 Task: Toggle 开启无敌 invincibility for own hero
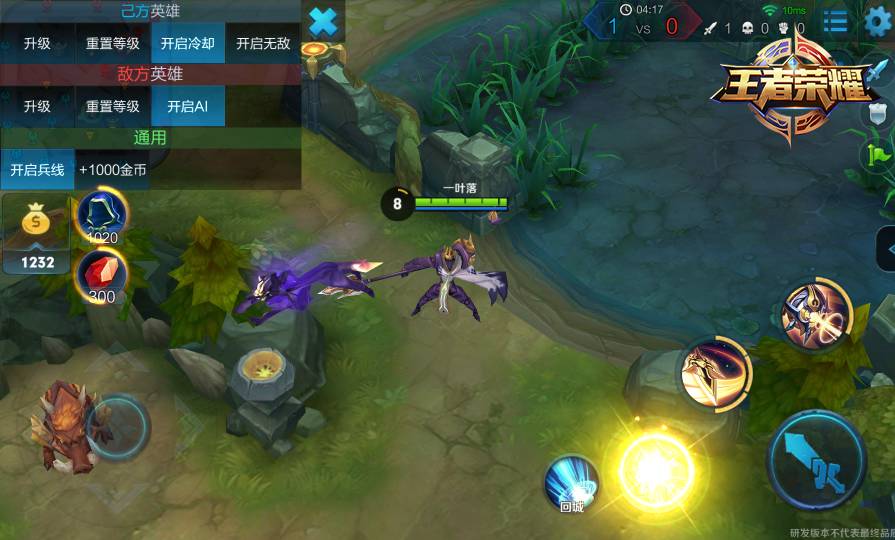coord(264,44)
